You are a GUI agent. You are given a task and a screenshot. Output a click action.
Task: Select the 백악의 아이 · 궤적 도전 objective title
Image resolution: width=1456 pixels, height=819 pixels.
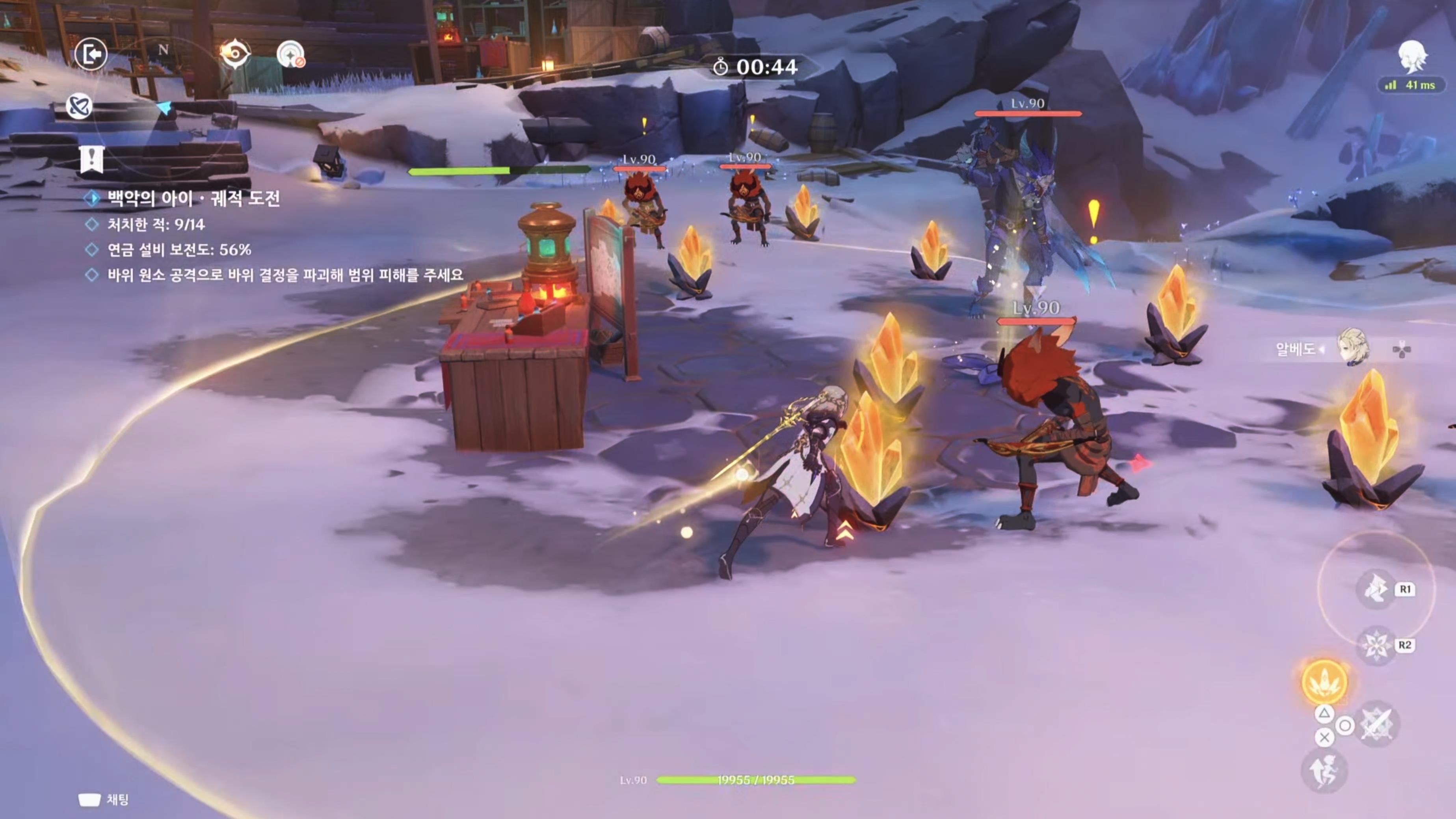(x=193, y=198)
